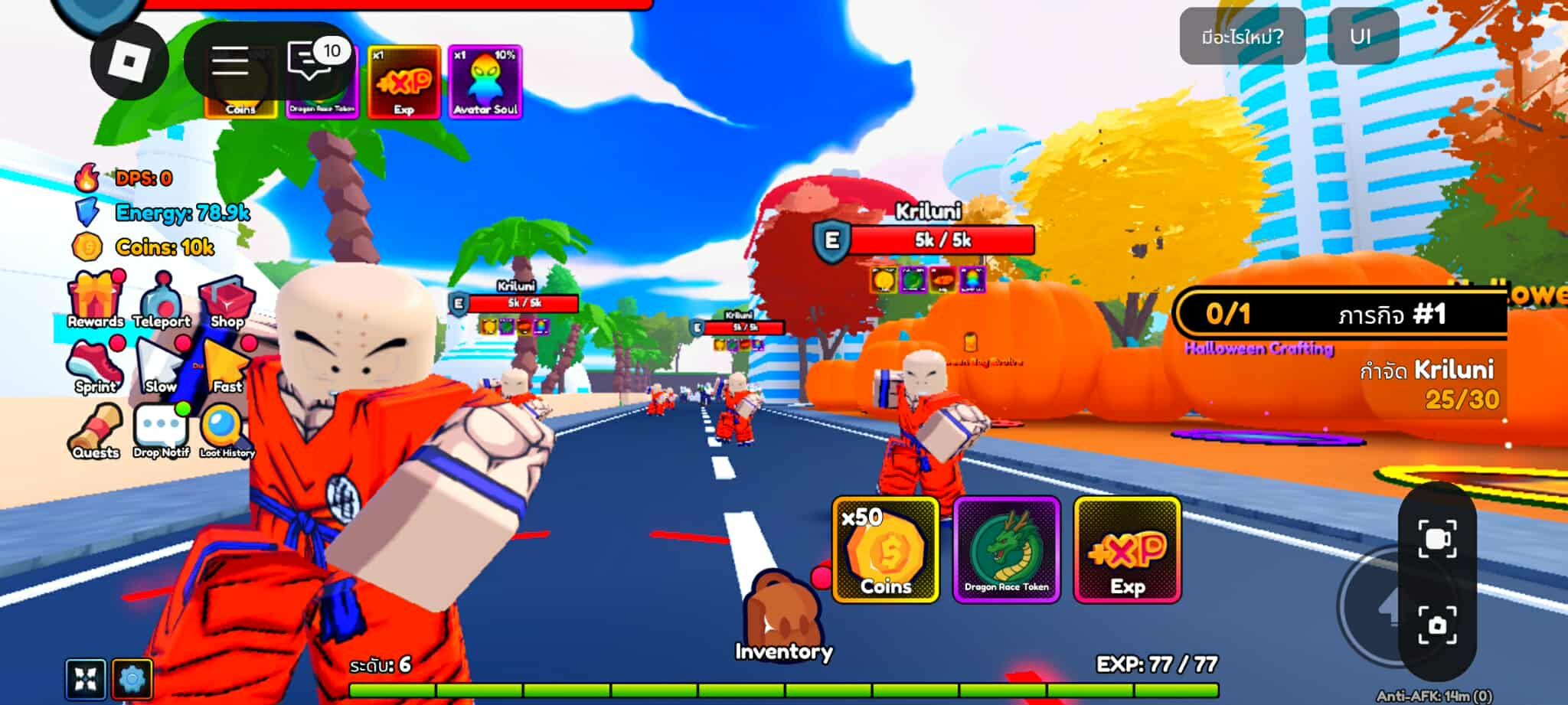
Task: Open the chat with 10 unread messages
Action: point(312,59)
